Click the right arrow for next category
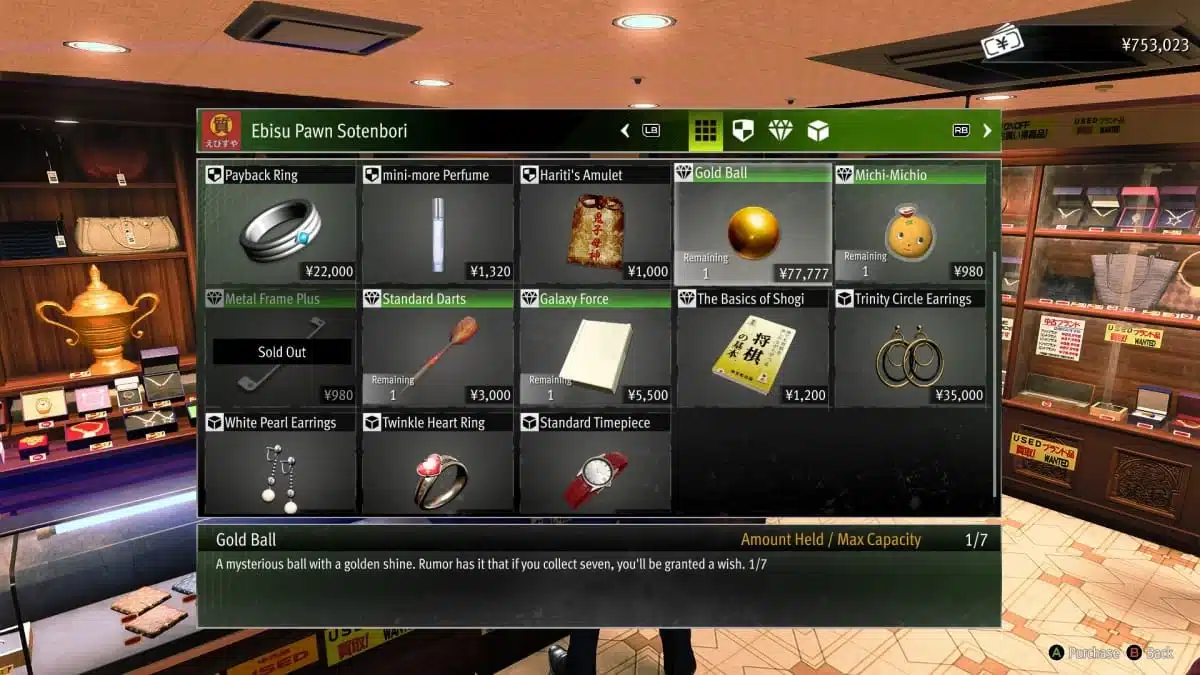Viewport: 1200px width, 675px height. (987, 131)
